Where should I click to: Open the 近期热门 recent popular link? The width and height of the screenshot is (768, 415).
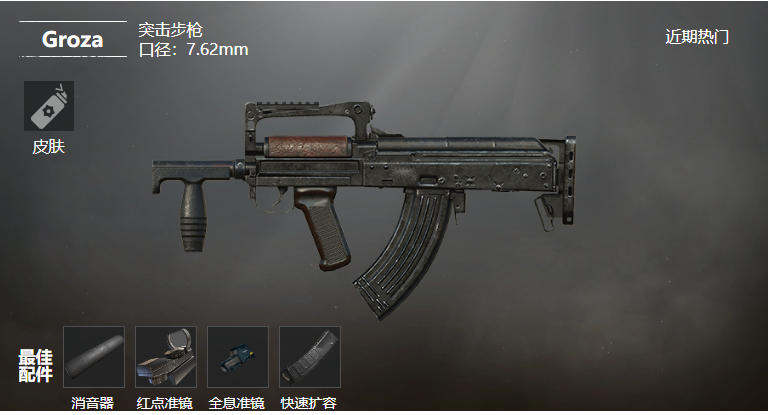(697, 37)
